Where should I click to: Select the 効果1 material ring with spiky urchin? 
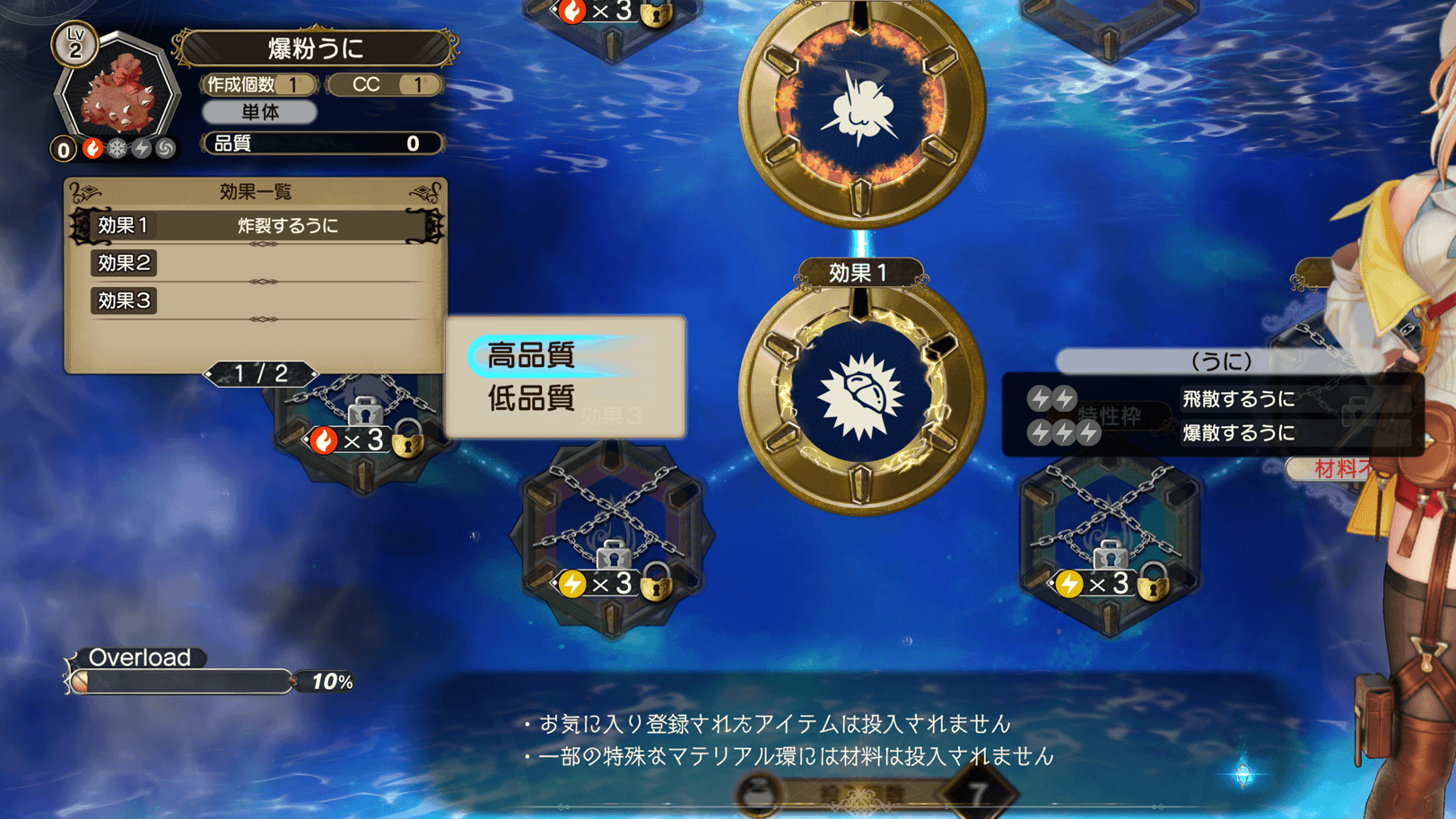pos(861,396)
